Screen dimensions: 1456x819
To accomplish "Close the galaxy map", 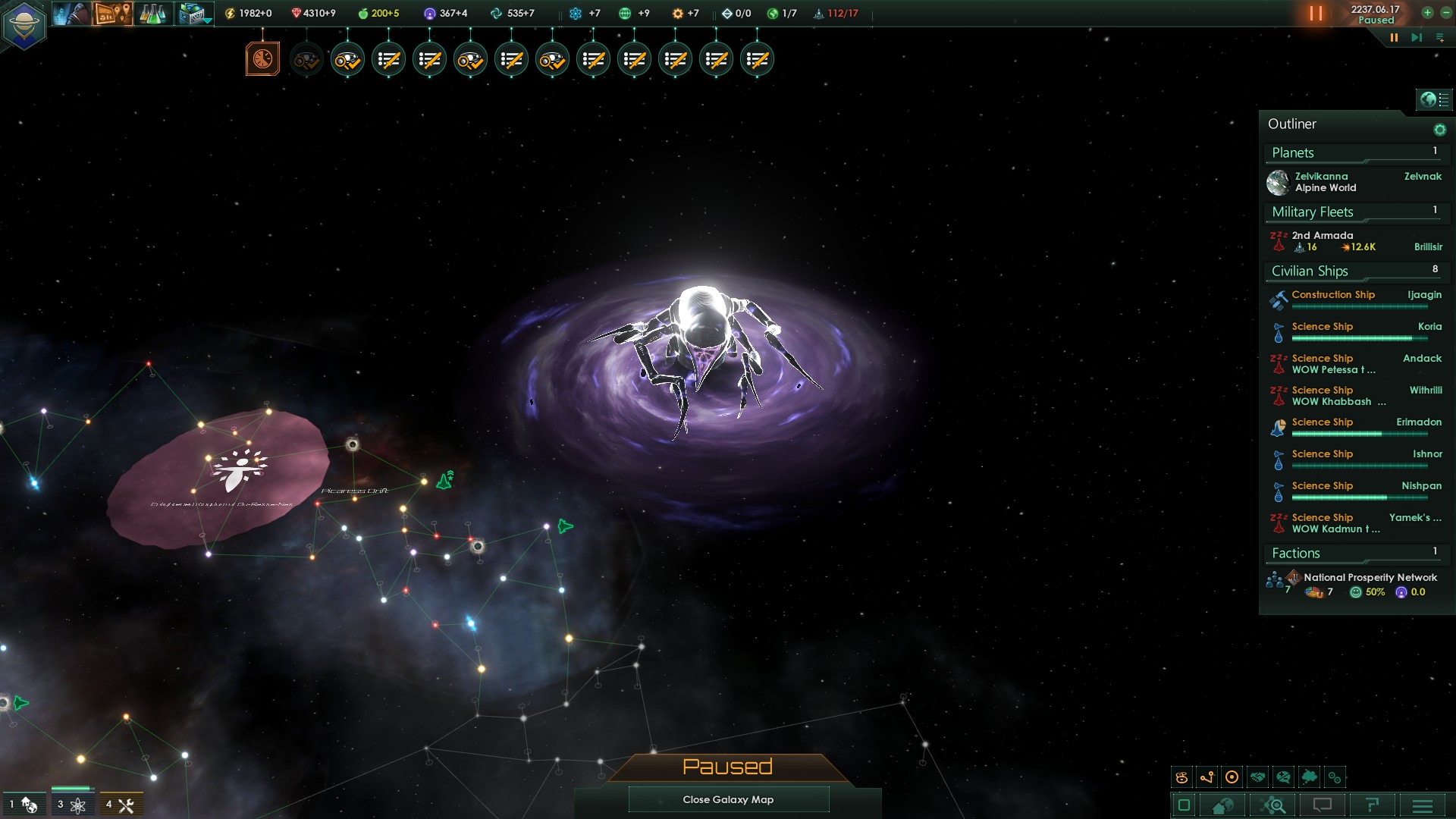I will tap(728, 799).
